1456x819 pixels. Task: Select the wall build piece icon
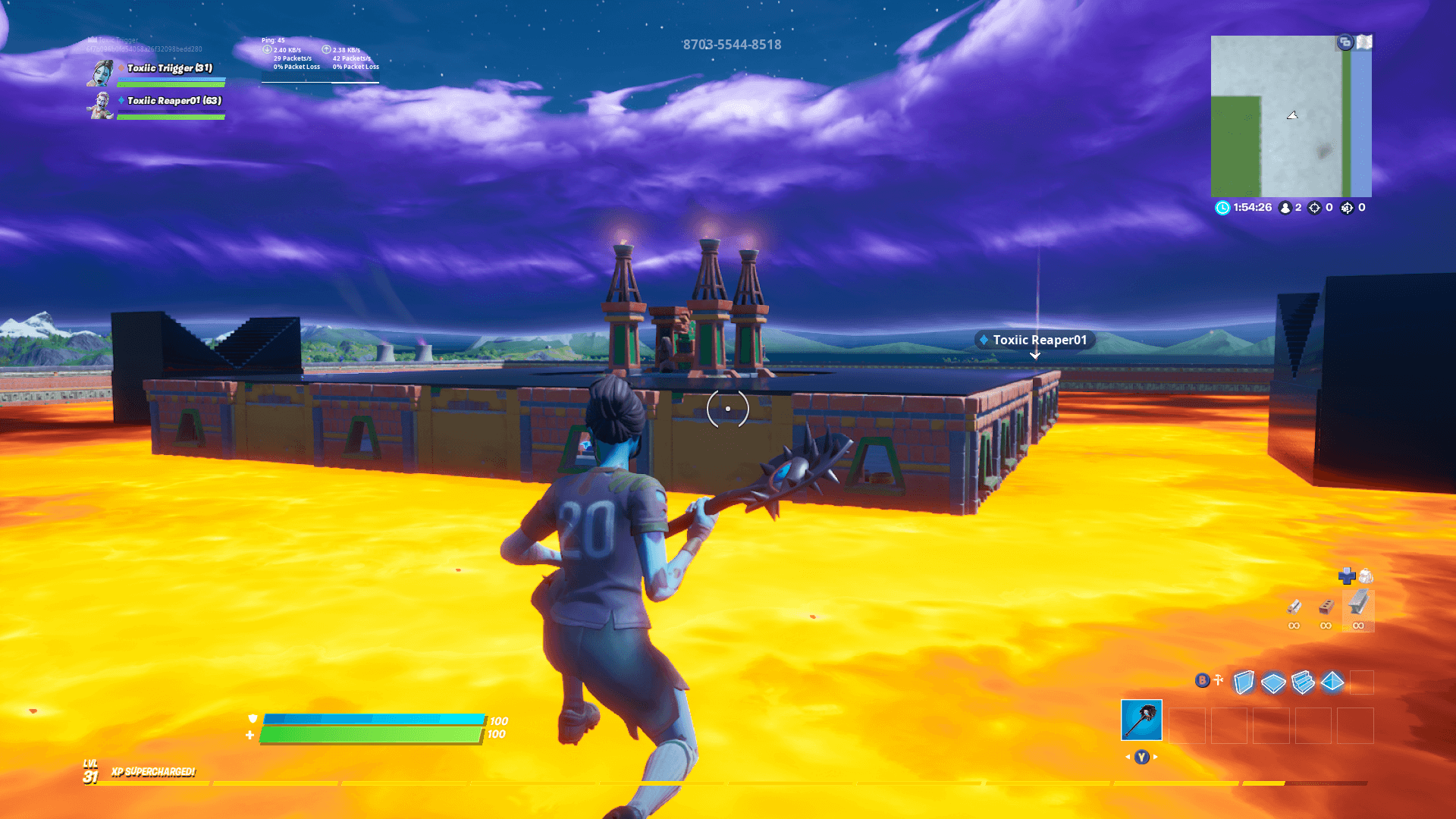[x=1244, y=682]
